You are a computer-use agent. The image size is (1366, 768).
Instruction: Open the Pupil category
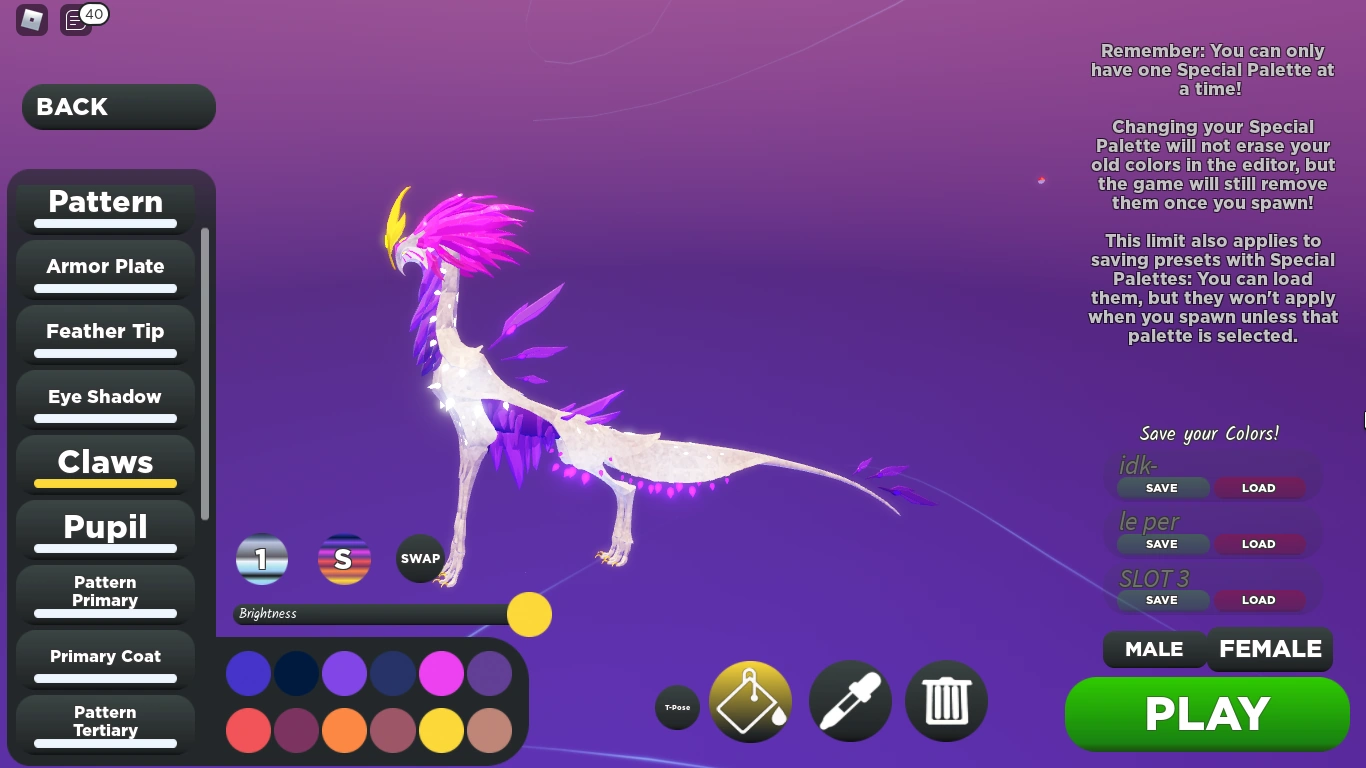pyautogui.click(x=104, y=528)
